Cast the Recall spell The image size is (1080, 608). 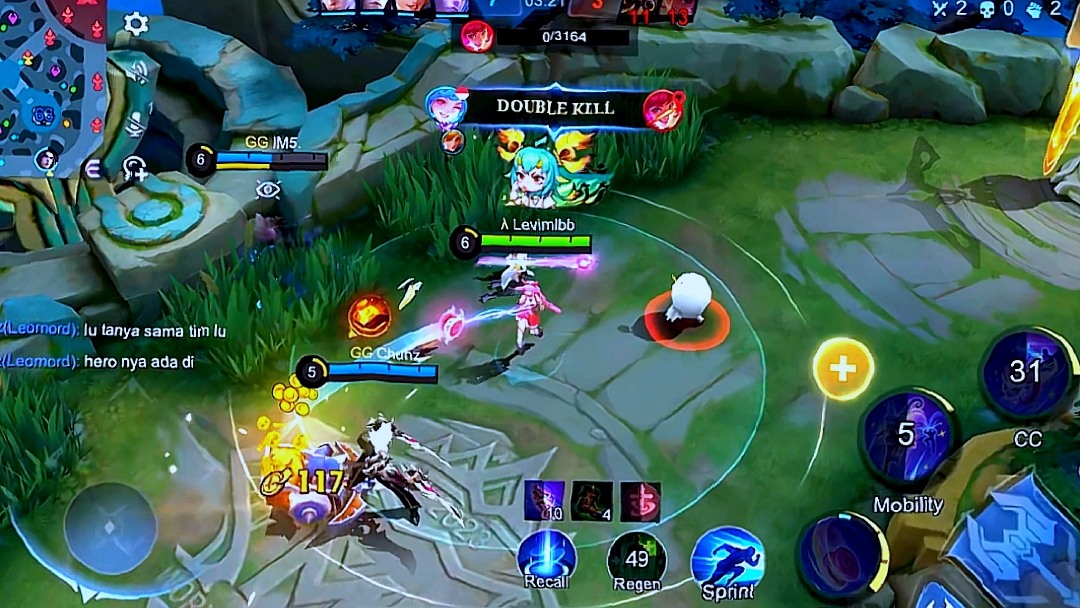547,558
